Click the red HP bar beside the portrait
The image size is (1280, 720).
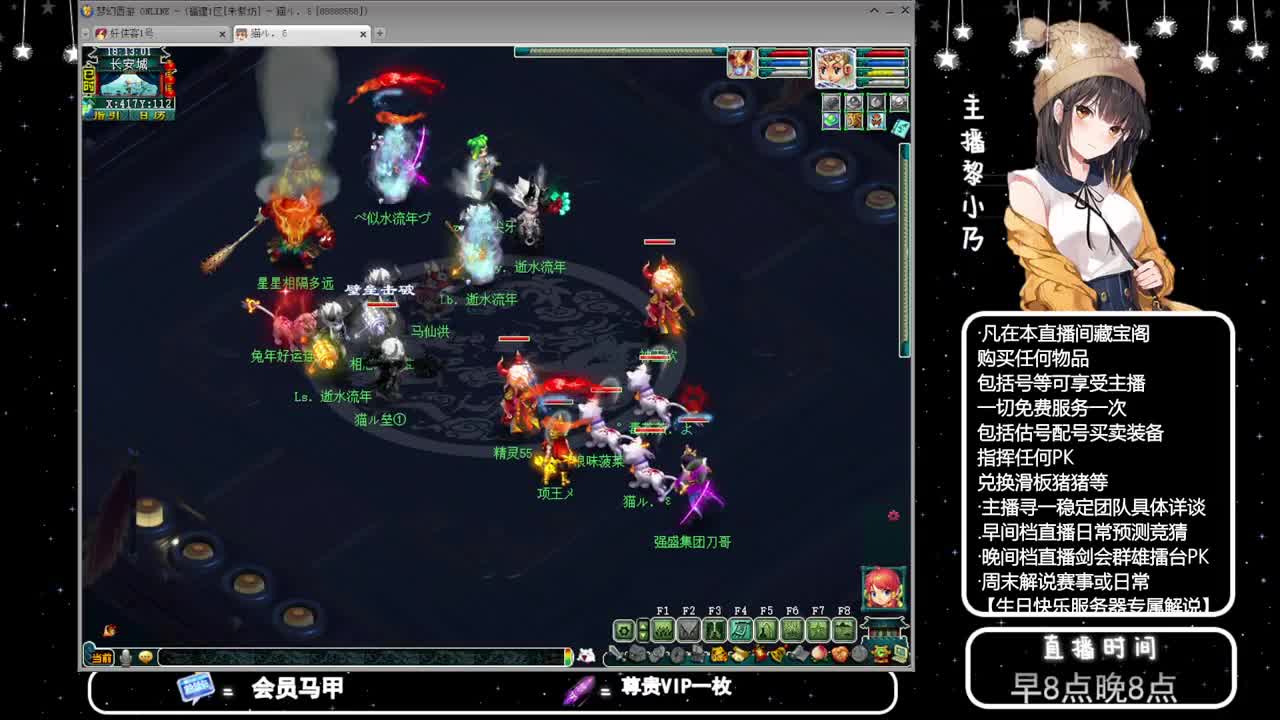click(885, 53)
